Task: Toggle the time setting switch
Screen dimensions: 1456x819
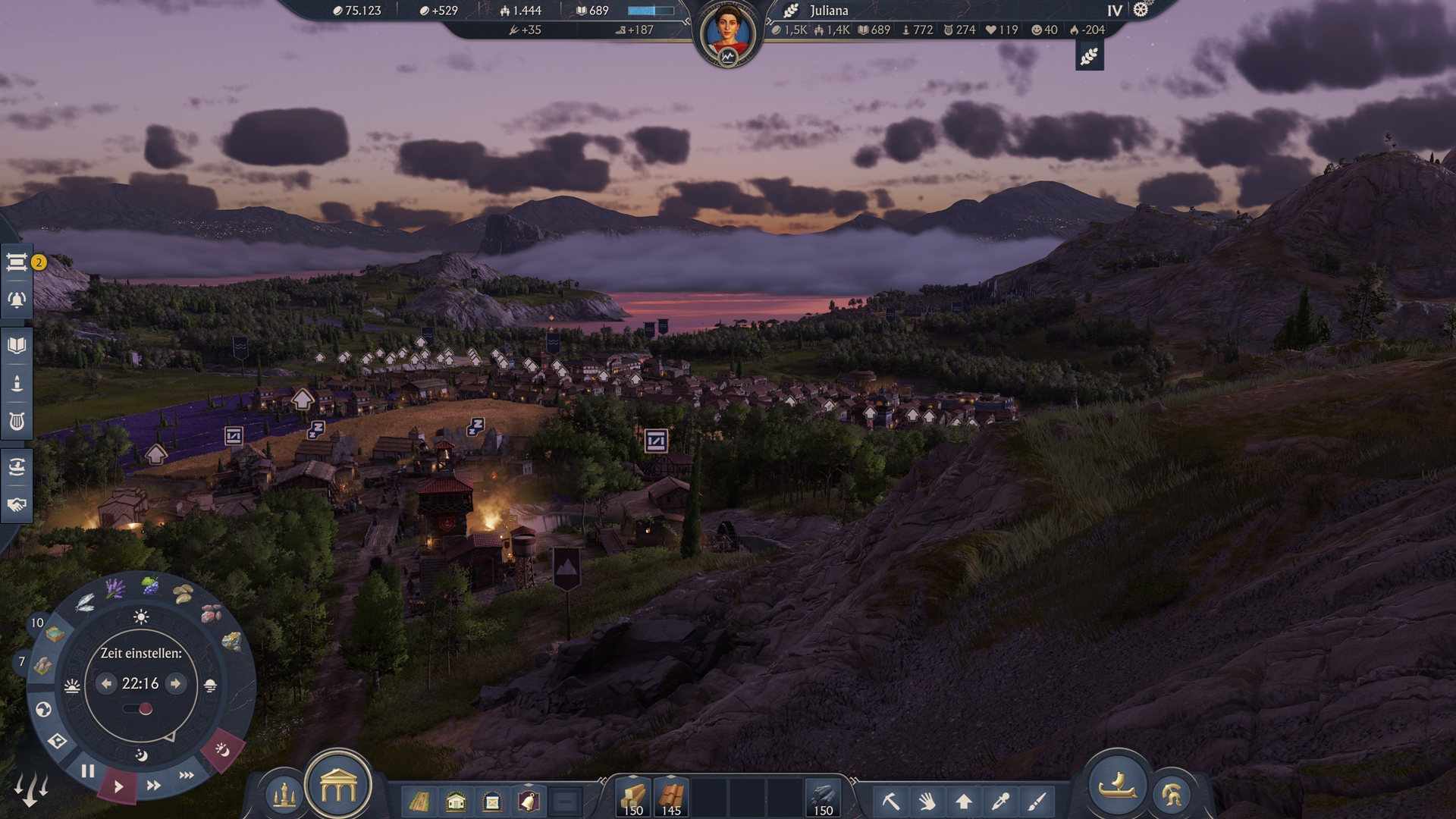Action: [138, 709]
